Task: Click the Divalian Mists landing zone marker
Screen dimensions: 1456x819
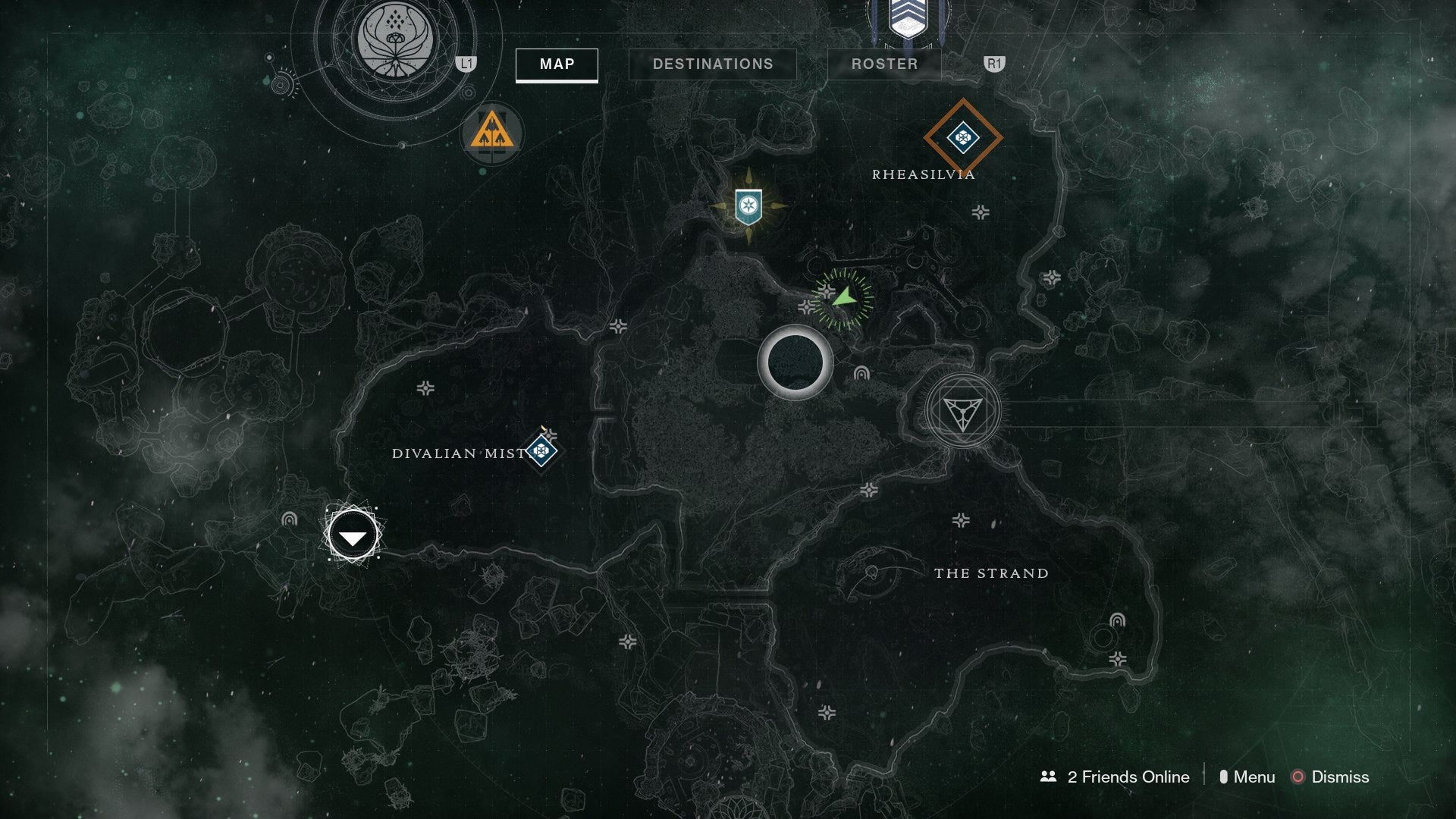Action: point(351,534)
